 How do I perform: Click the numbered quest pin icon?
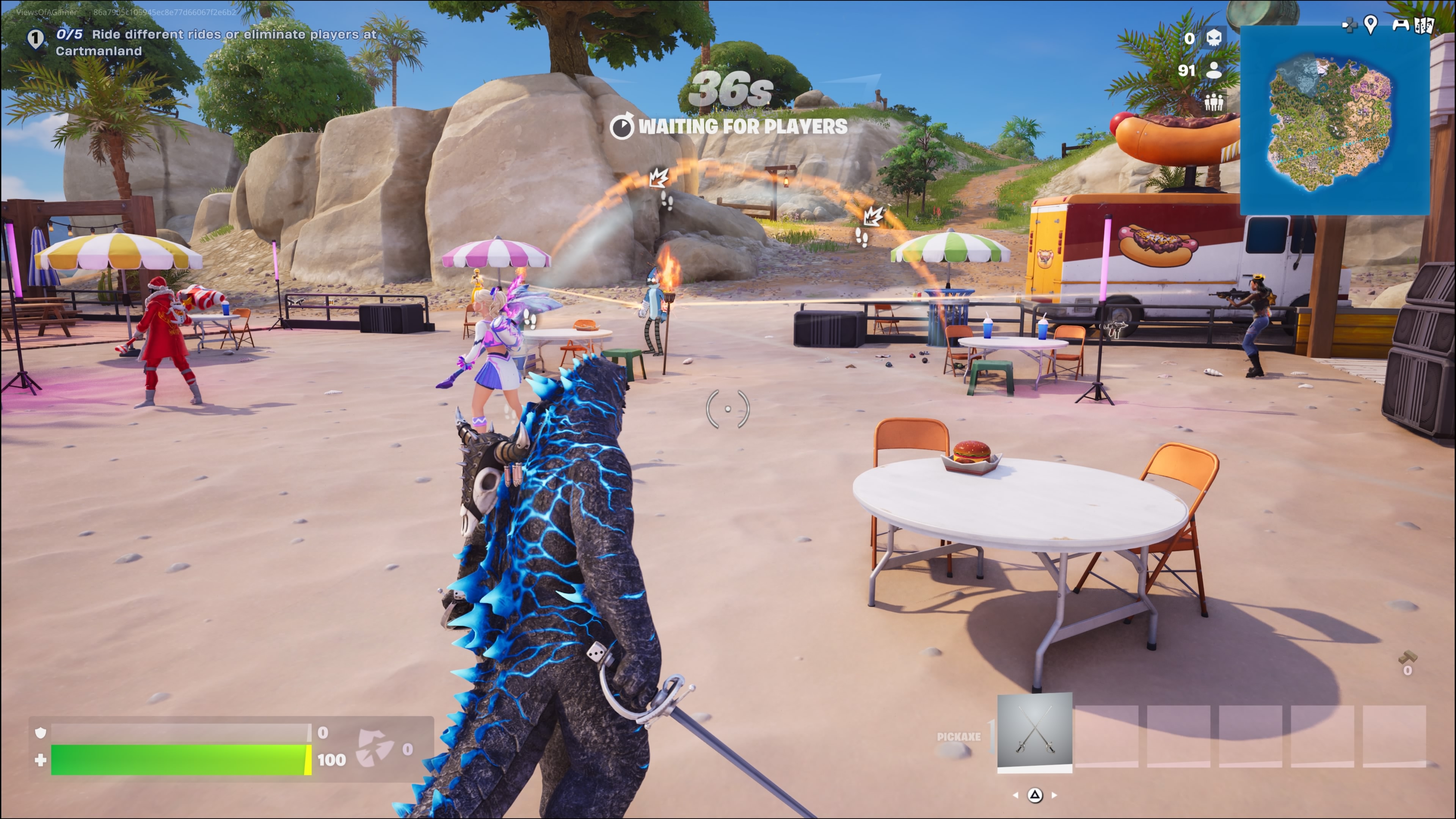36,39
